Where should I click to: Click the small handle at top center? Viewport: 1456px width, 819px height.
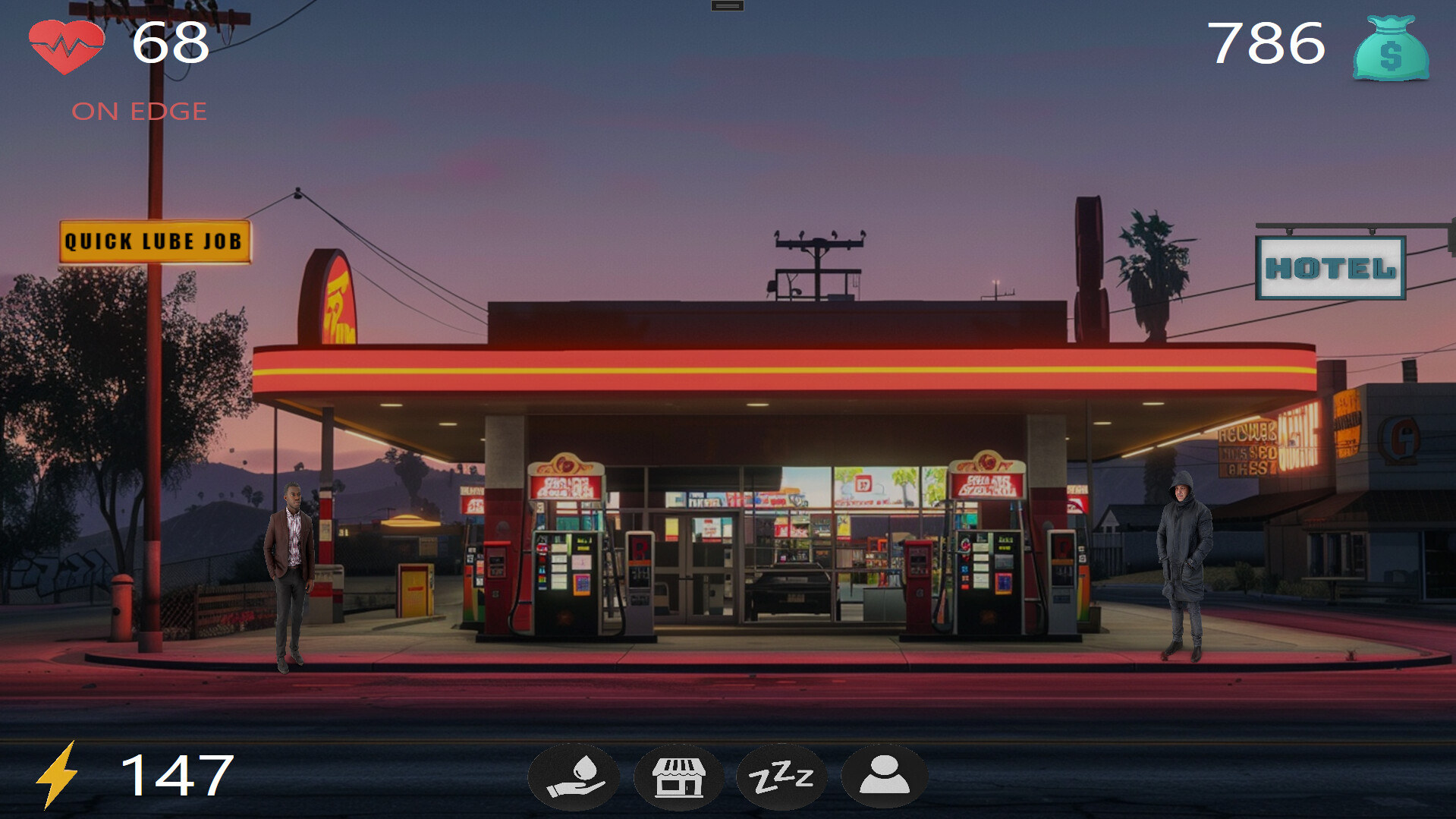pyautogui.click(x=727, y=6)
